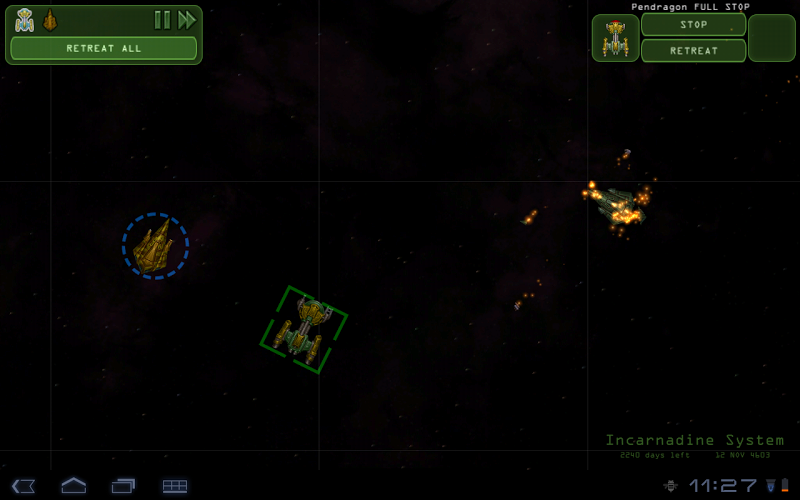Order Pendragon to RETREAT
This screenshot has height=500, width=800.
click(x=693, y=51)
